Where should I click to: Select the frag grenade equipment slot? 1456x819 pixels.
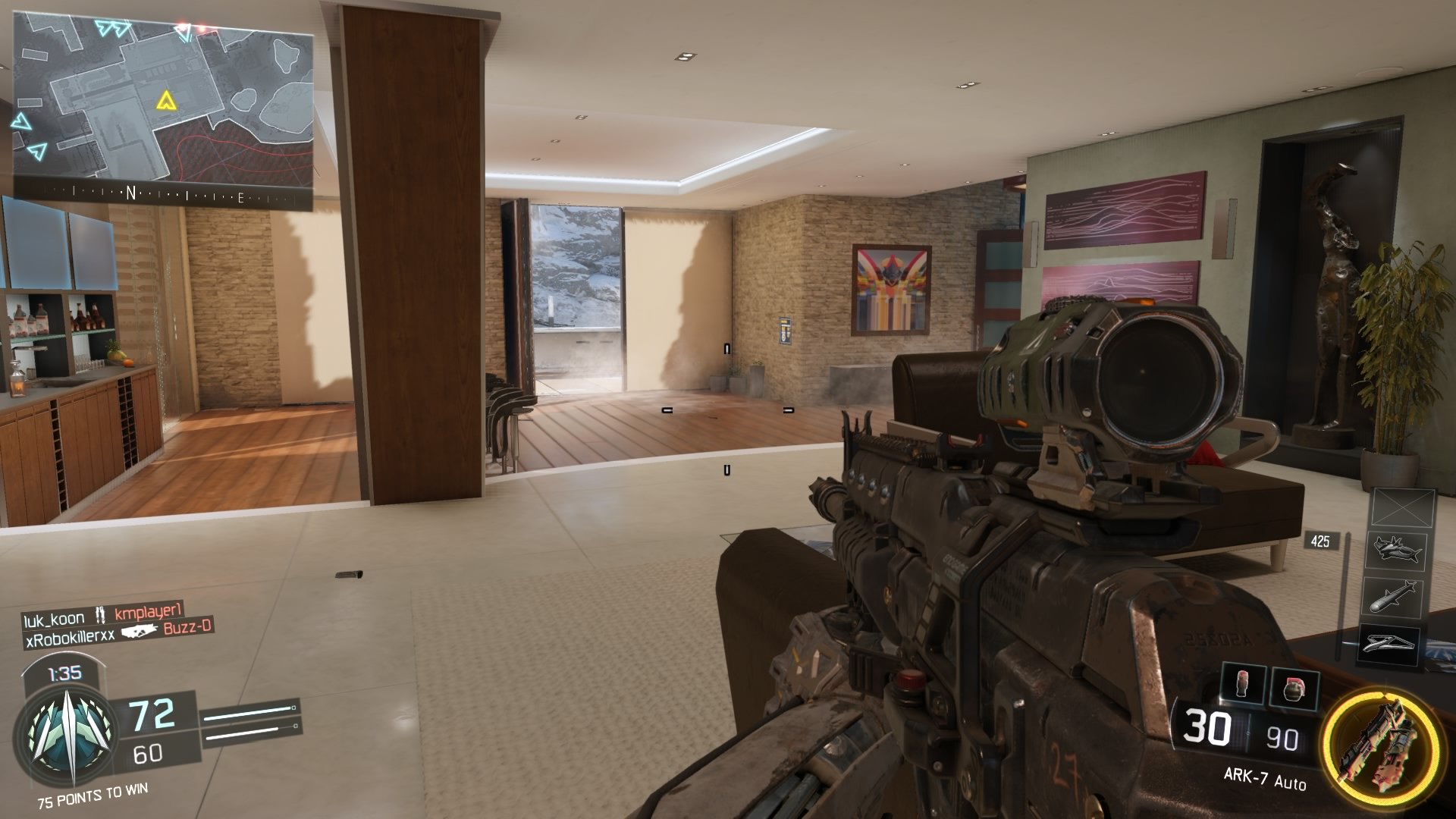tap(1292, 686)
